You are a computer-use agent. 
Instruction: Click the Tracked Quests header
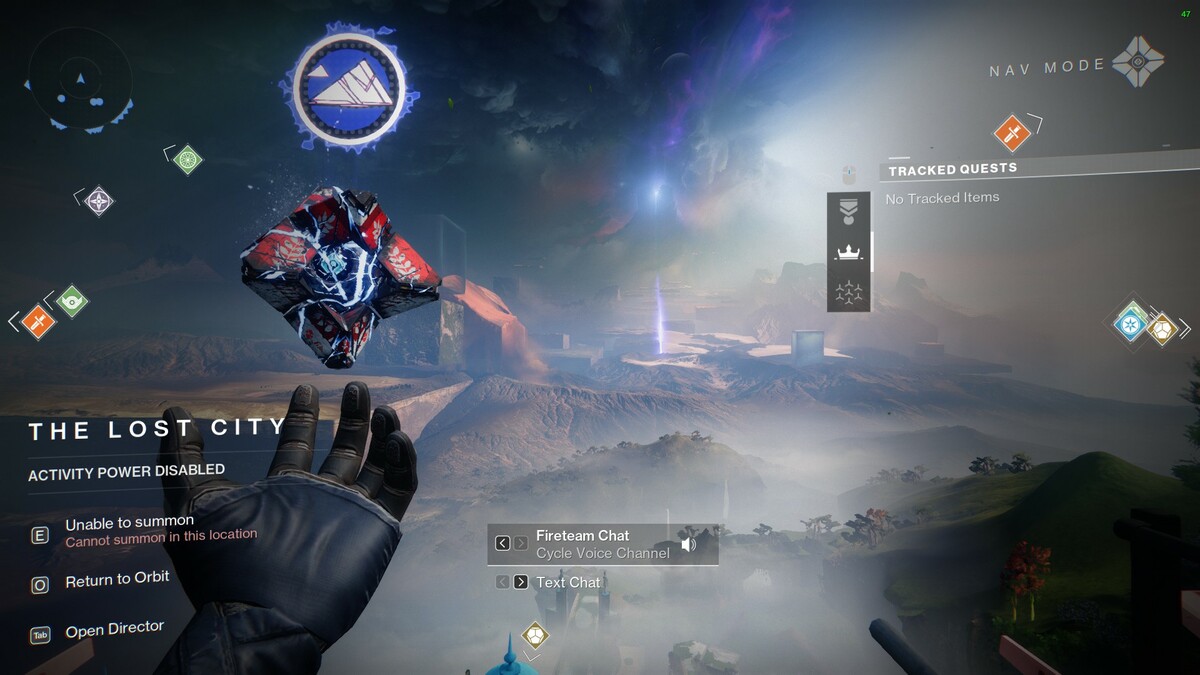click(953, 169)
